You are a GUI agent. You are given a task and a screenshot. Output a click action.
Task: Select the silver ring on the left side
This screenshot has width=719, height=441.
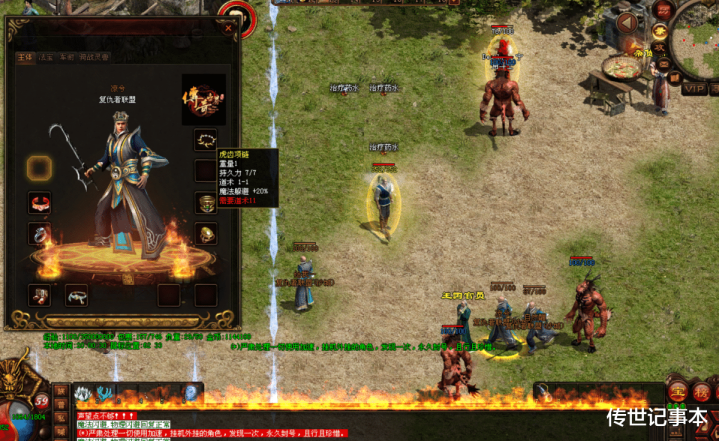(x=40, y=235)
